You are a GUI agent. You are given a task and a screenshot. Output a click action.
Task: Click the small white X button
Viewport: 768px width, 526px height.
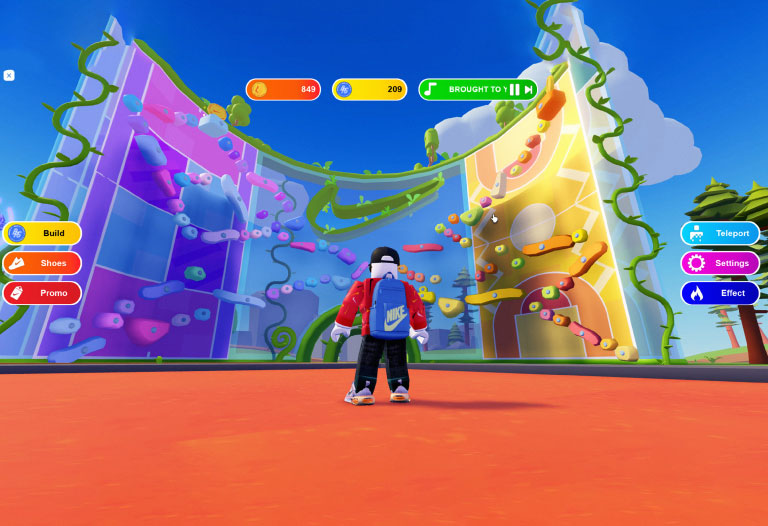pyautogui.click(x=9, y=75)
